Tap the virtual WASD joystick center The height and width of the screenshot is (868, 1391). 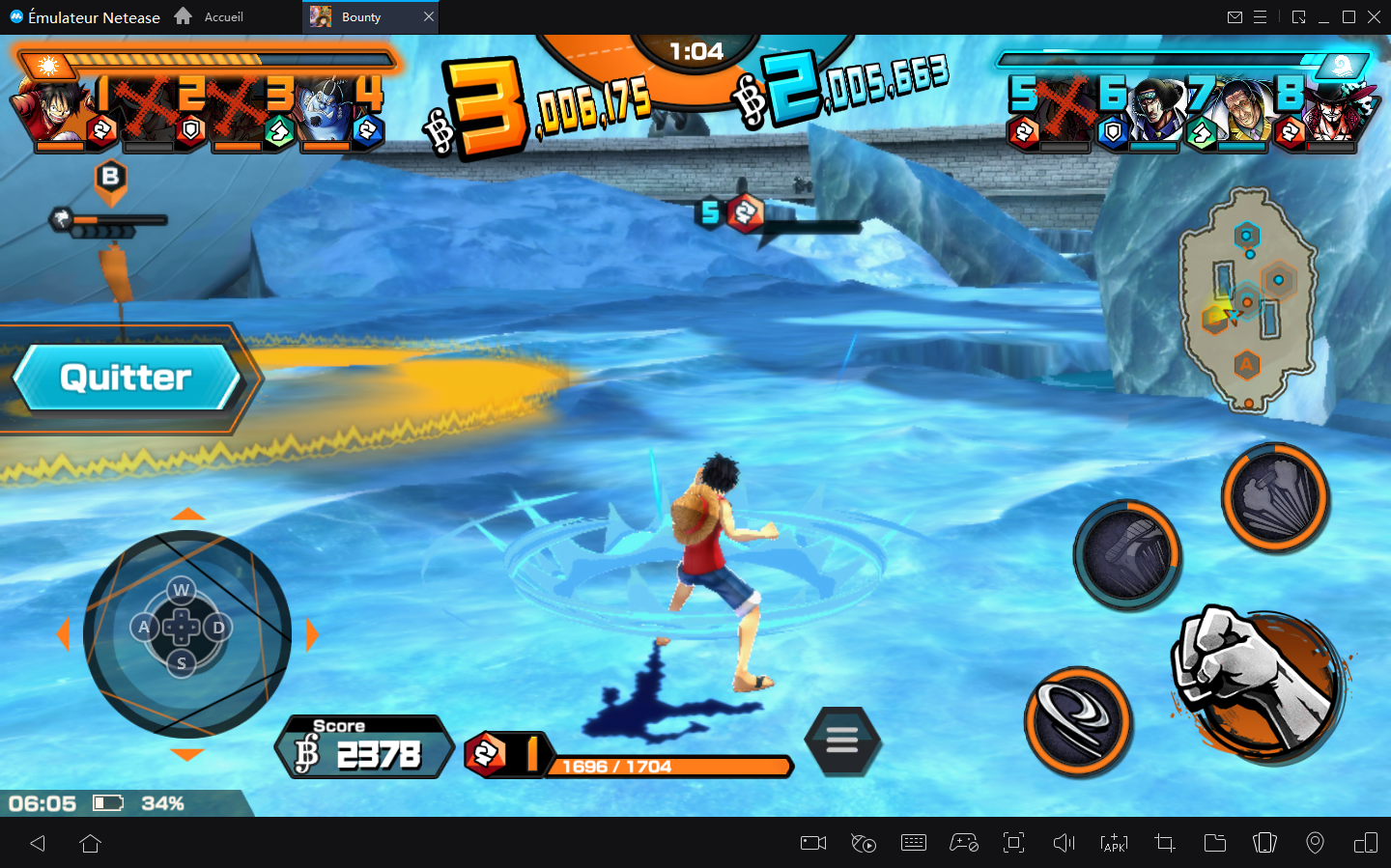[x=182, y=628]
